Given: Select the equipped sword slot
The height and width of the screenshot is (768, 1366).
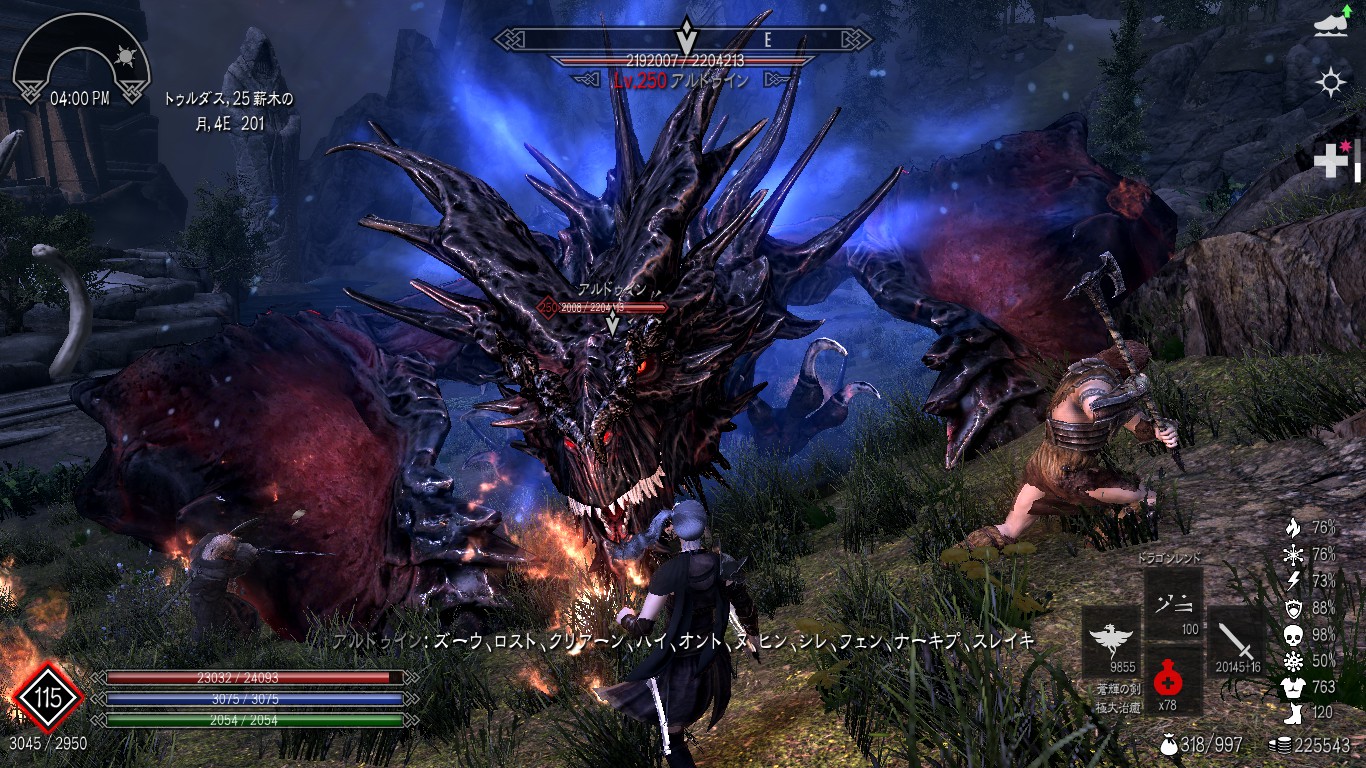Looking at the screenshot, I should coord(1235,641).
